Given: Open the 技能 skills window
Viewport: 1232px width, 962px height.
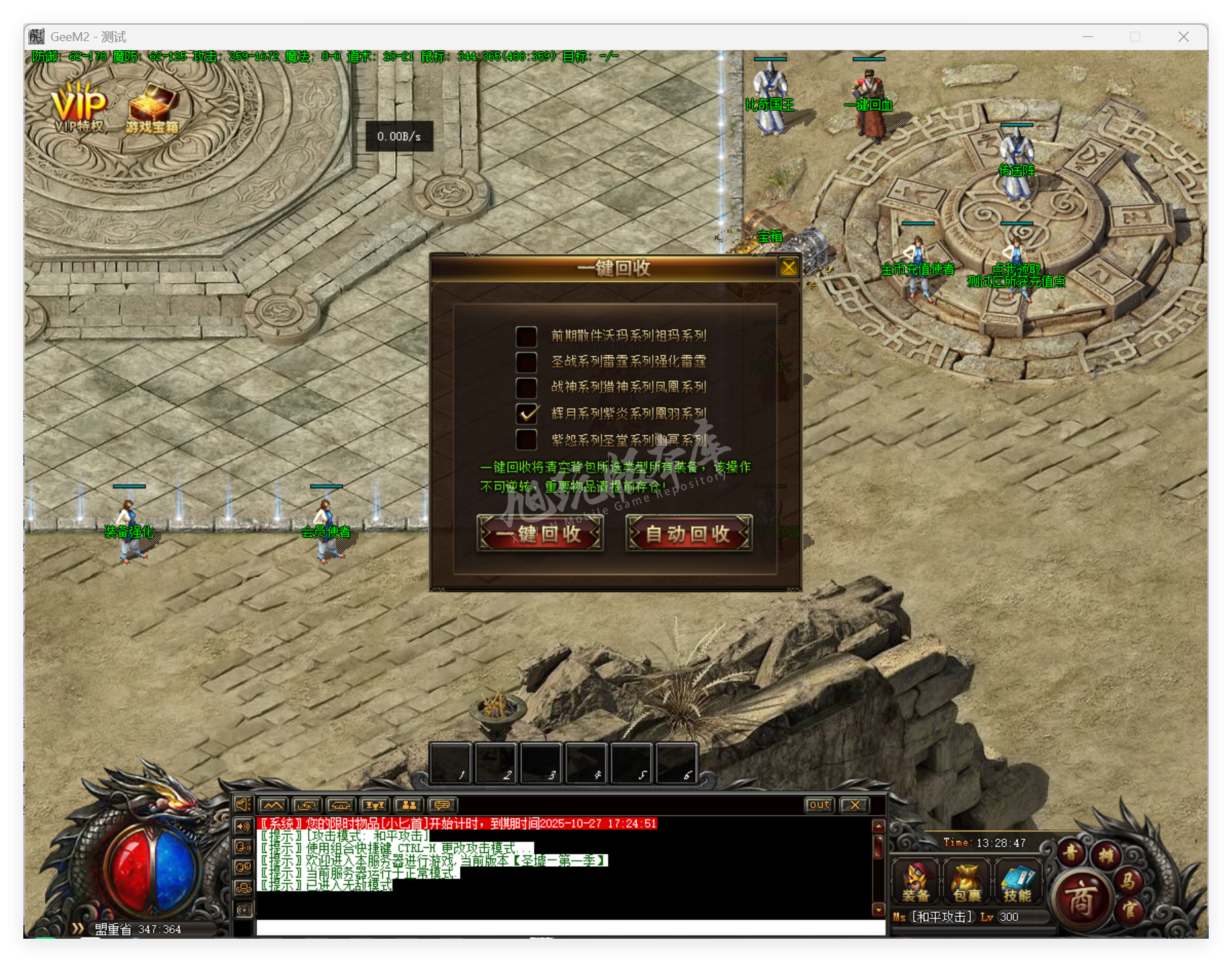Looking at the screenshot, I should tap(1018, 883).
